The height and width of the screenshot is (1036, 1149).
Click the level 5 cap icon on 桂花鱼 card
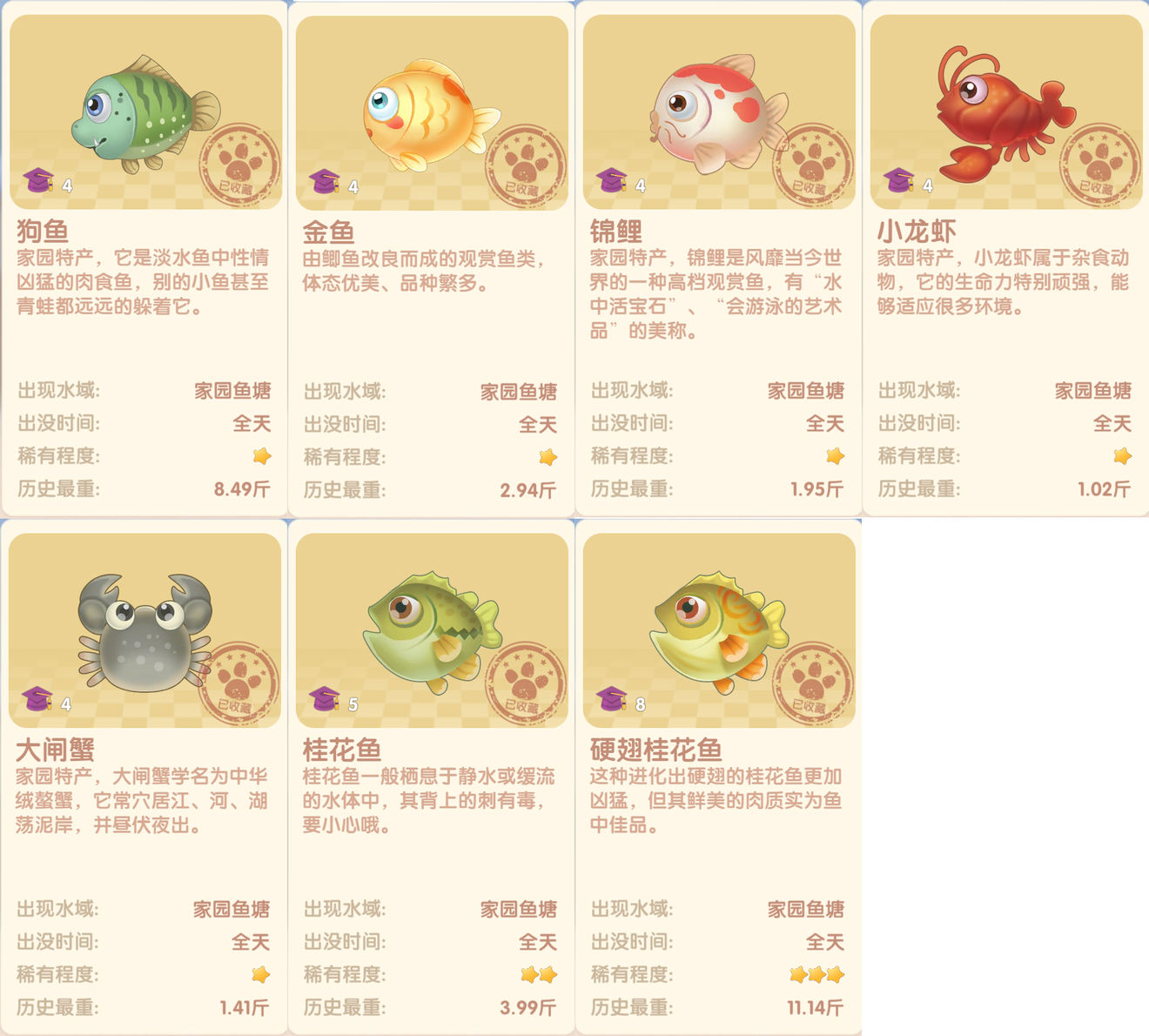pos(326,696)
